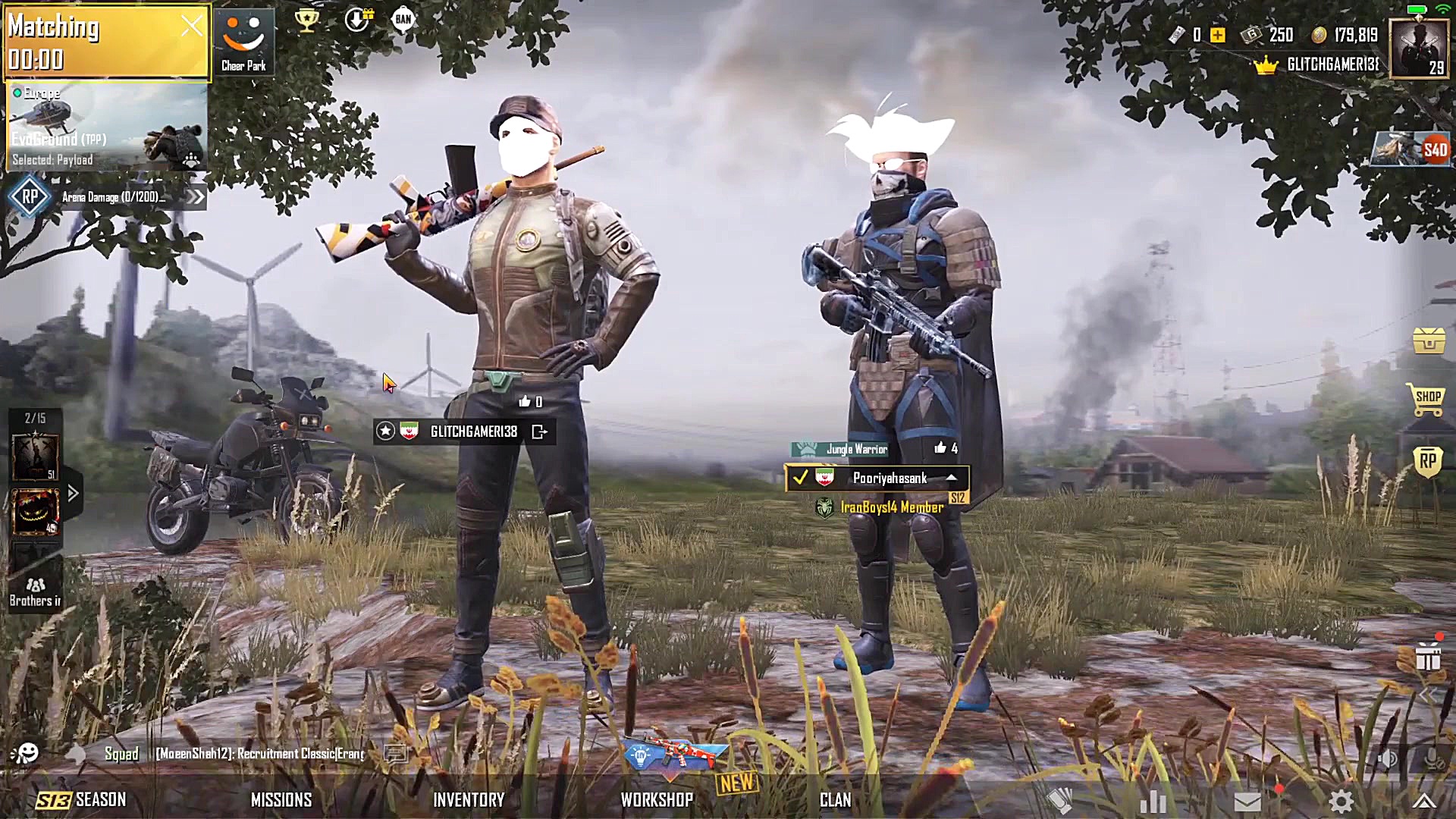Open the gold RP shield badge
Image resolution: width=1456 pixels, height=819 pixels.
click(x=1427, y=461)
